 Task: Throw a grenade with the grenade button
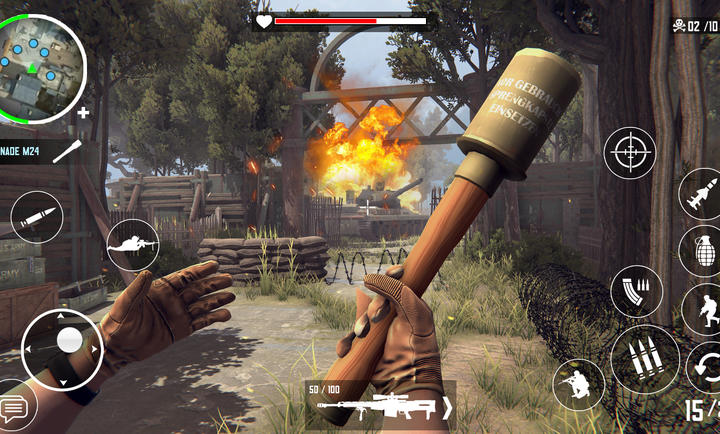(702, 248)
